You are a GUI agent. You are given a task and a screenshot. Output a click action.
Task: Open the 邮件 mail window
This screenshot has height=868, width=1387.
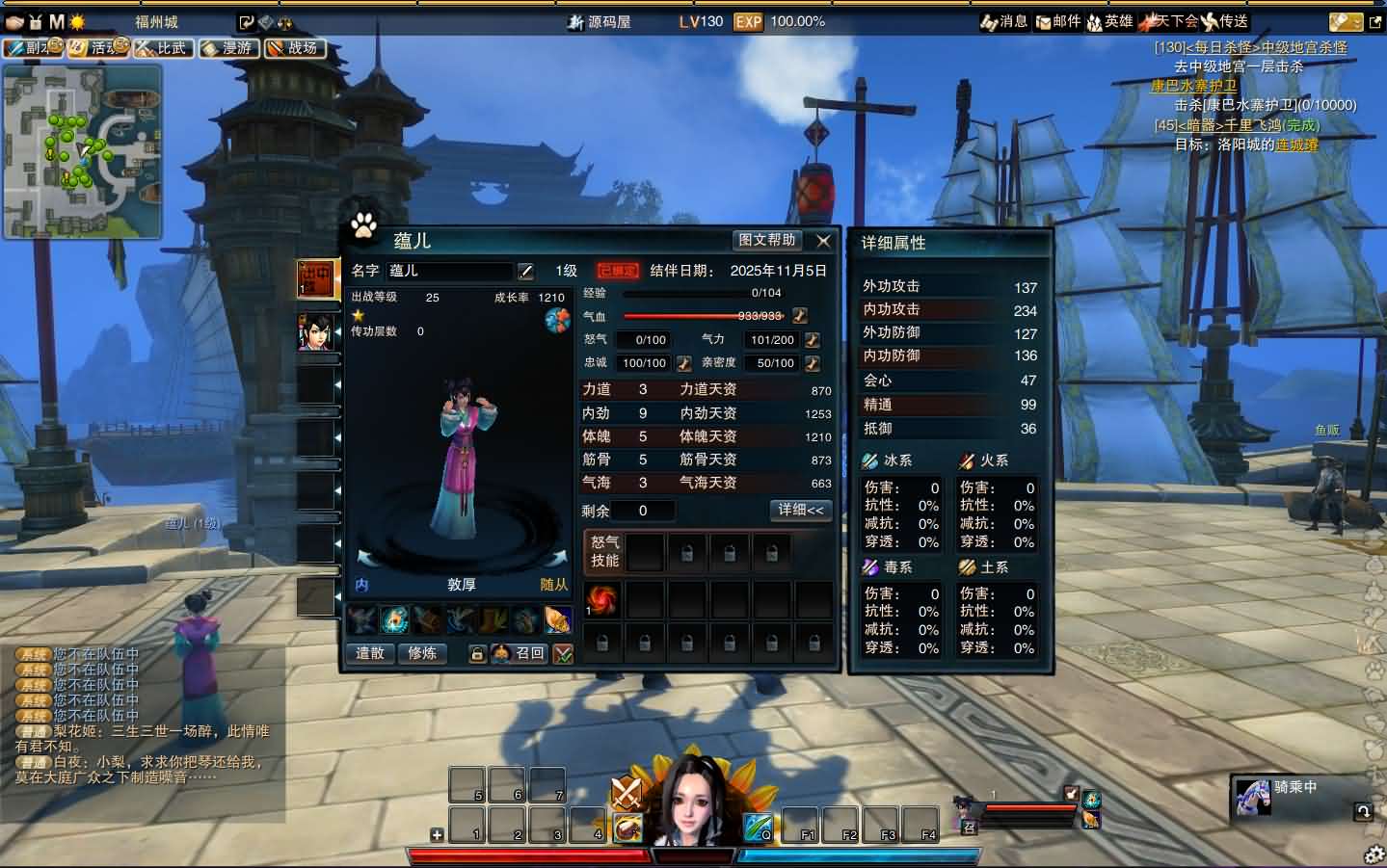click(1058, 21)
